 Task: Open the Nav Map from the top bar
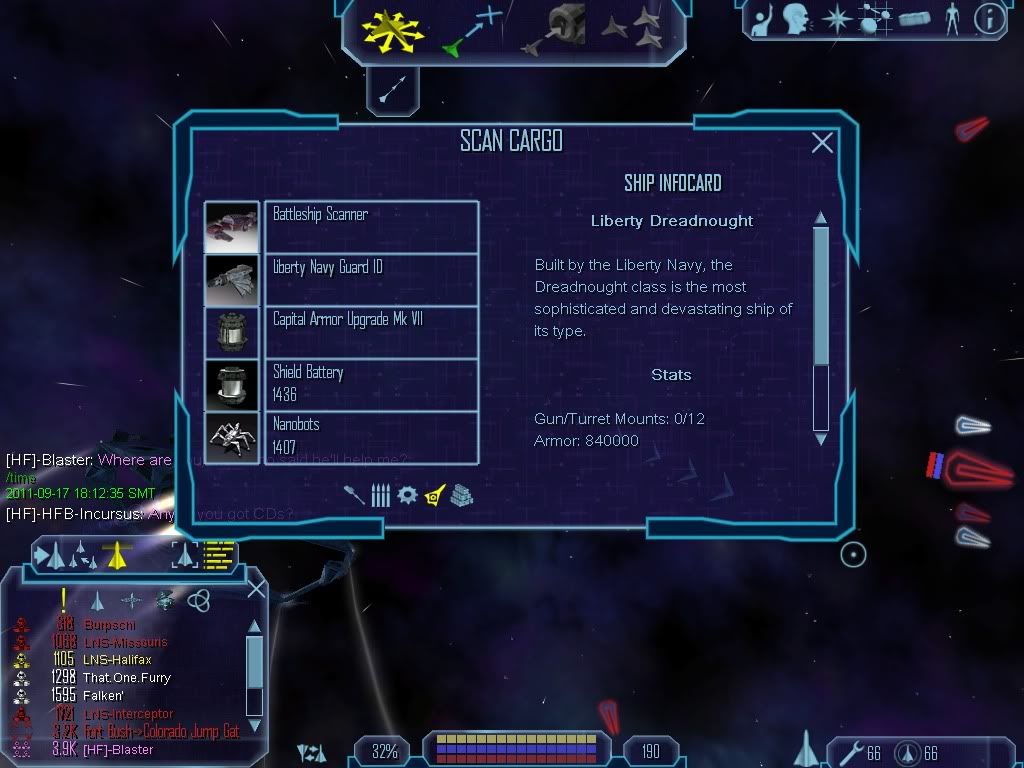click(x=876, y=18)
